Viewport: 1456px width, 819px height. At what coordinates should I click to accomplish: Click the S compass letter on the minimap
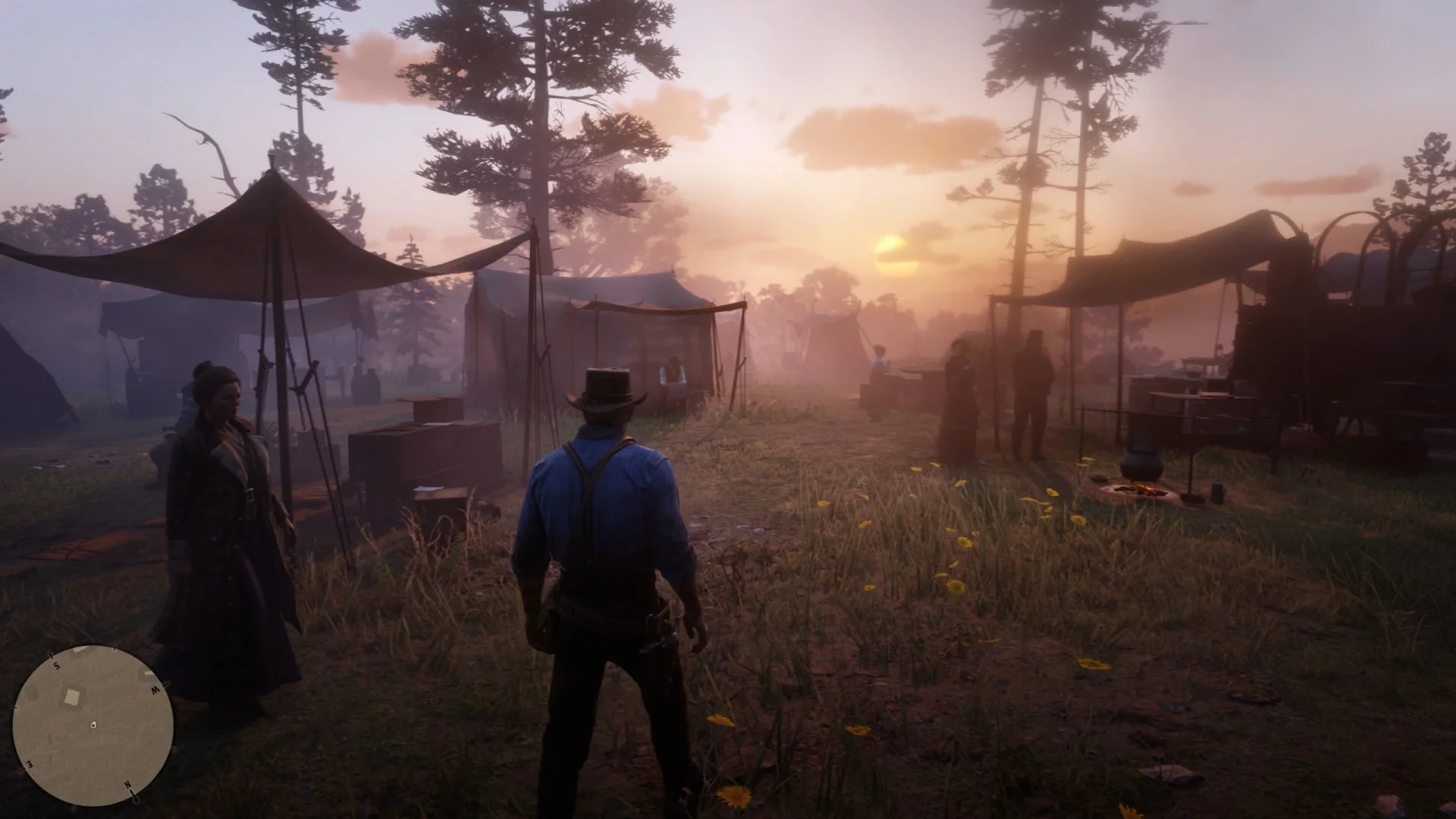[x=57, y=666]
